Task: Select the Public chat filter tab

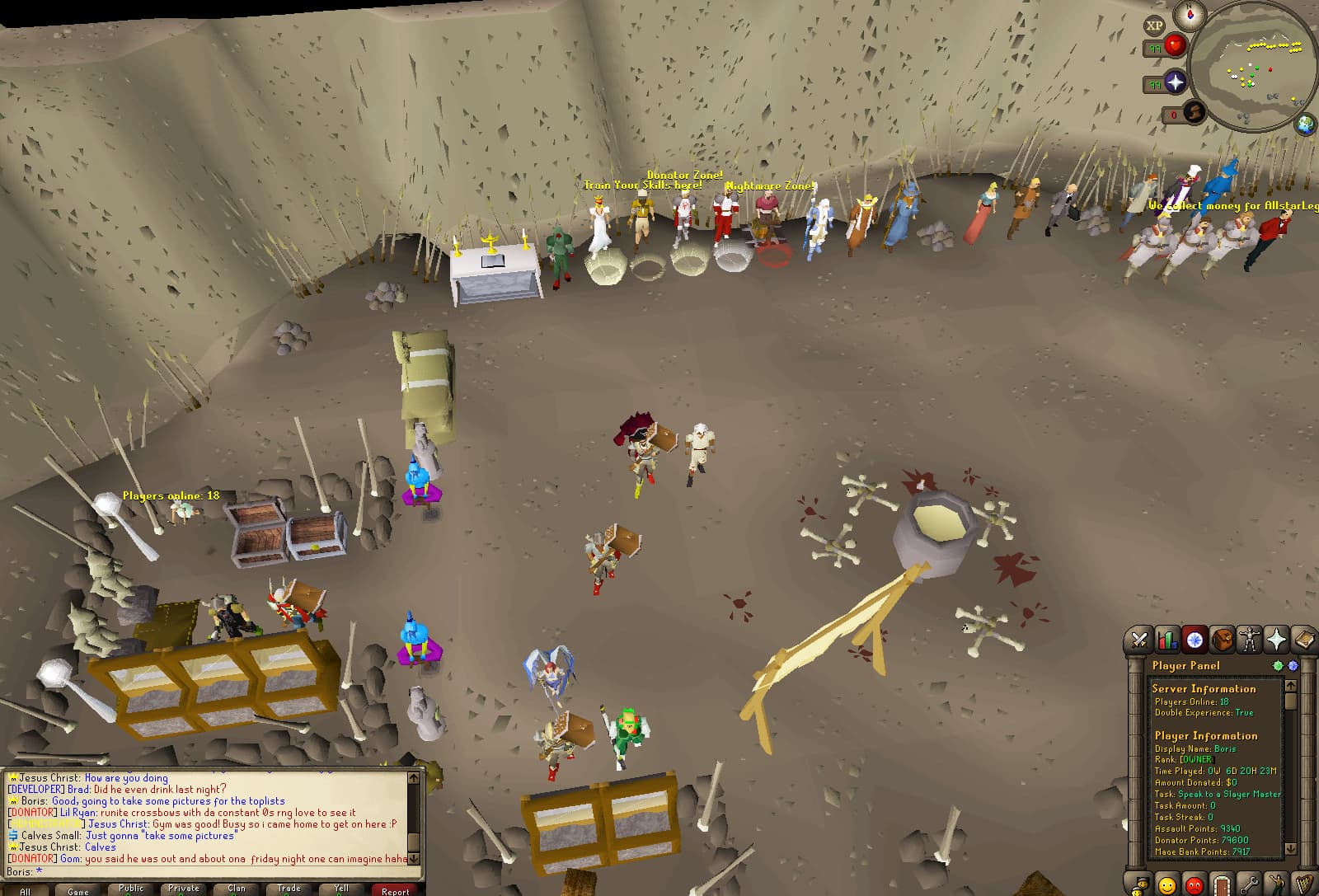Action: click(x=131, y=889)
